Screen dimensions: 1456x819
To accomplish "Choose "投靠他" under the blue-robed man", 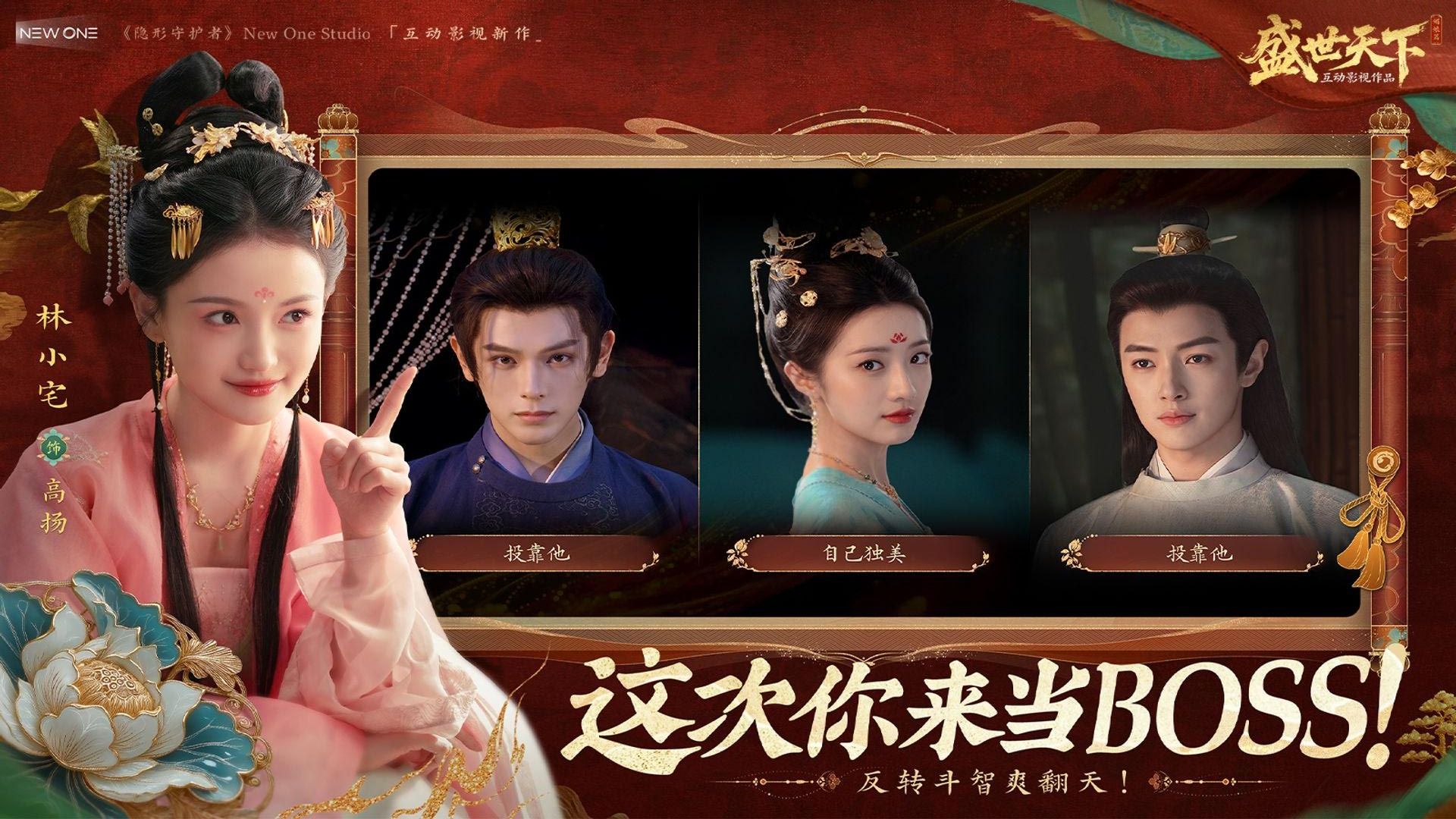I will pyautogui.click(x=536, y=554).
